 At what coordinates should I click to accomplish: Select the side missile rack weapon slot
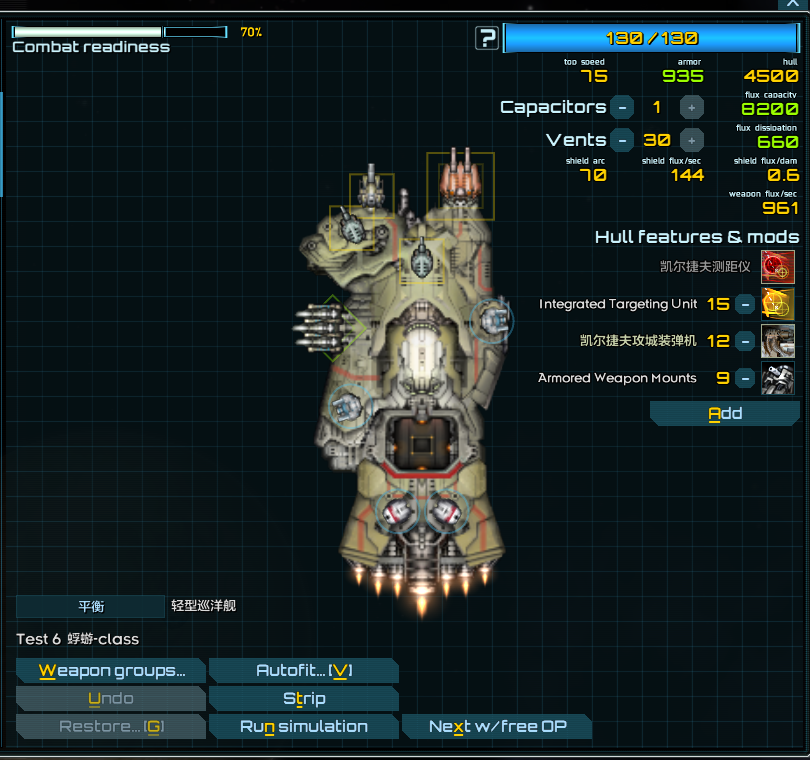tap(327, 327)
